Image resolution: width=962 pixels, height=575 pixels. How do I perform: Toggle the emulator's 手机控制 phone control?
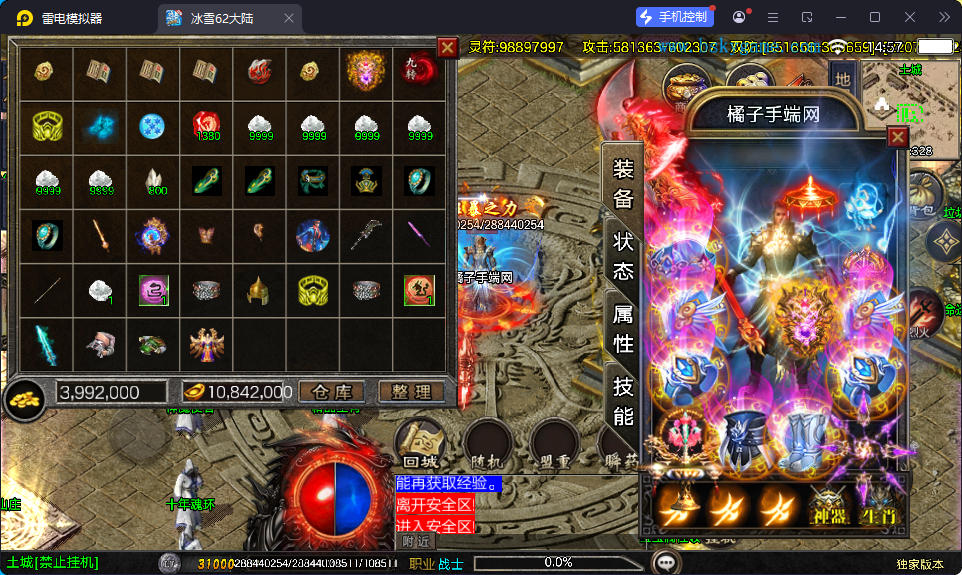pos(675,17)
